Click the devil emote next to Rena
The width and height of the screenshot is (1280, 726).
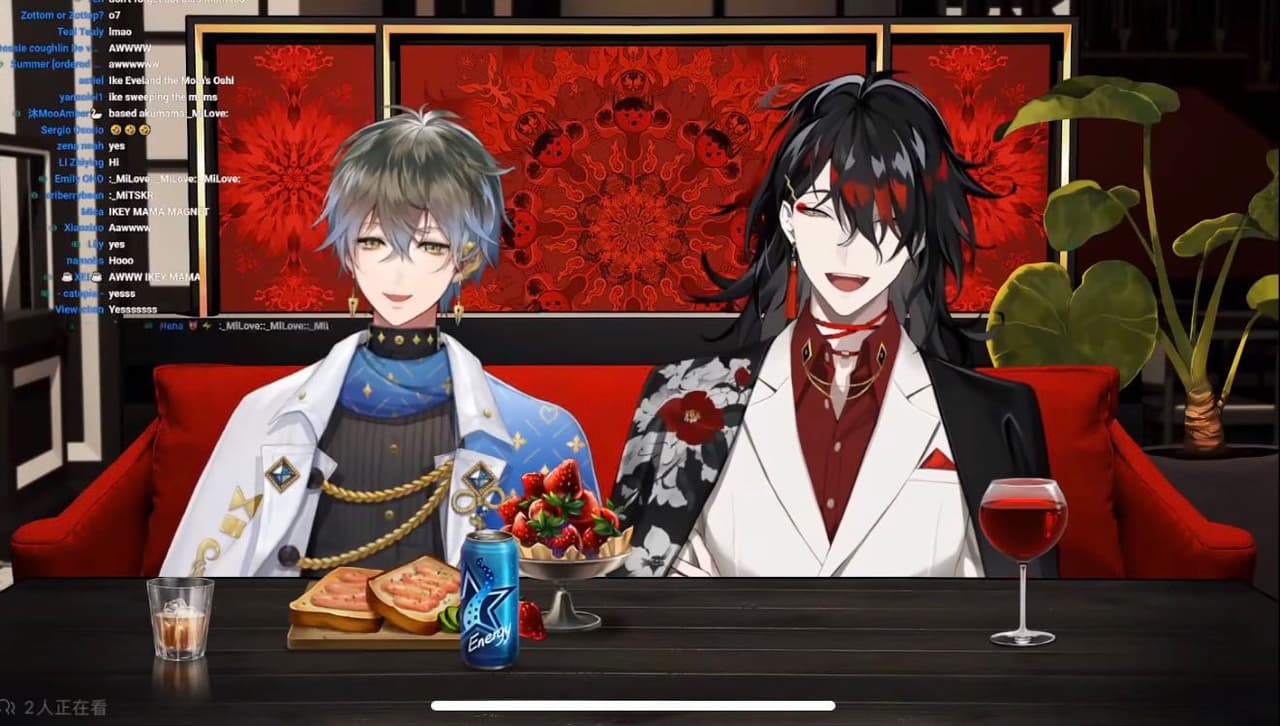191,325
